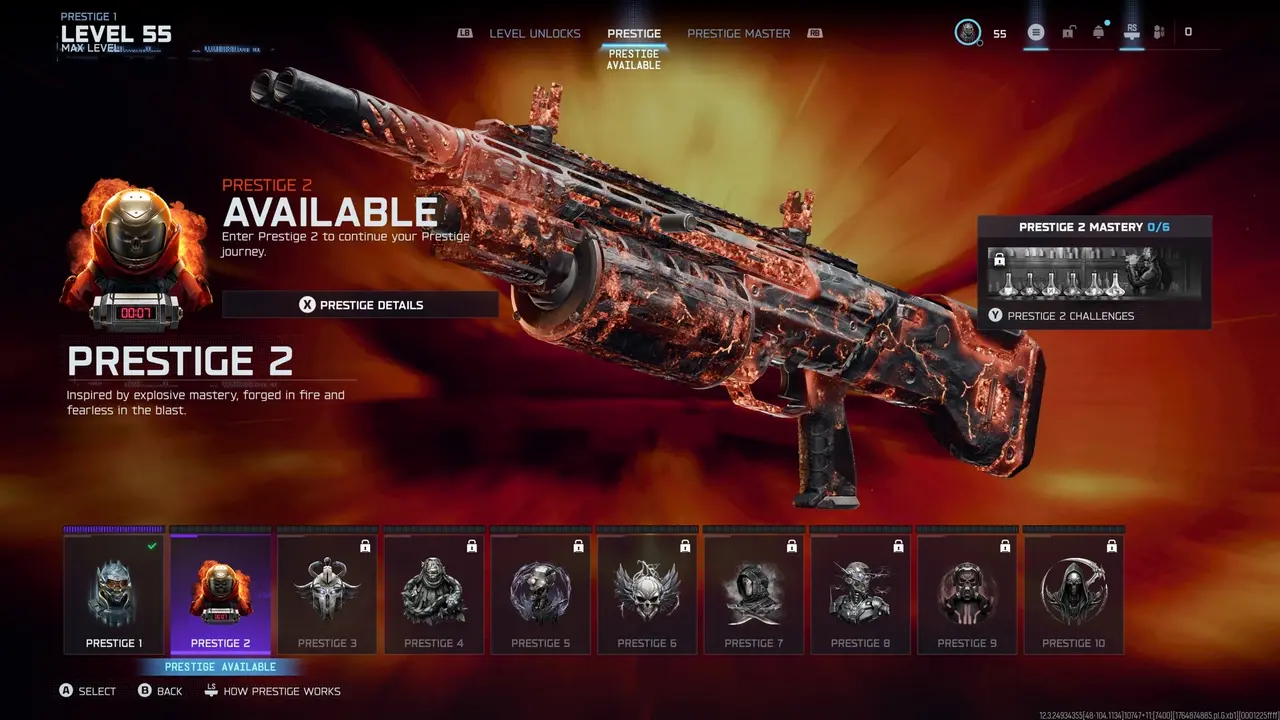Click the RB bumper icon after Prestige Master

coord(813,33)
